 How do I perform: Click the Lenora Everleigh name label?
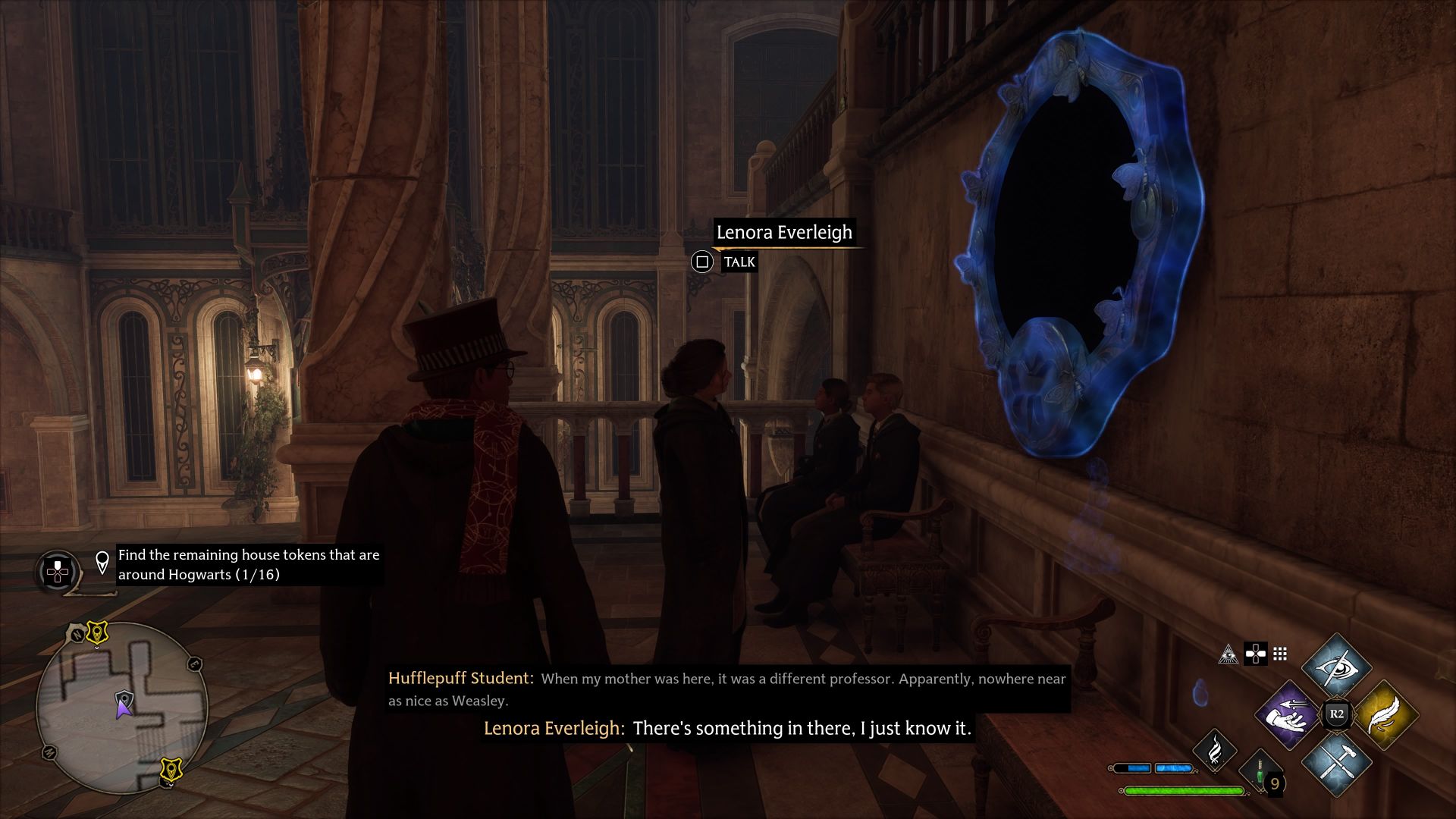(x=785, y=233)
